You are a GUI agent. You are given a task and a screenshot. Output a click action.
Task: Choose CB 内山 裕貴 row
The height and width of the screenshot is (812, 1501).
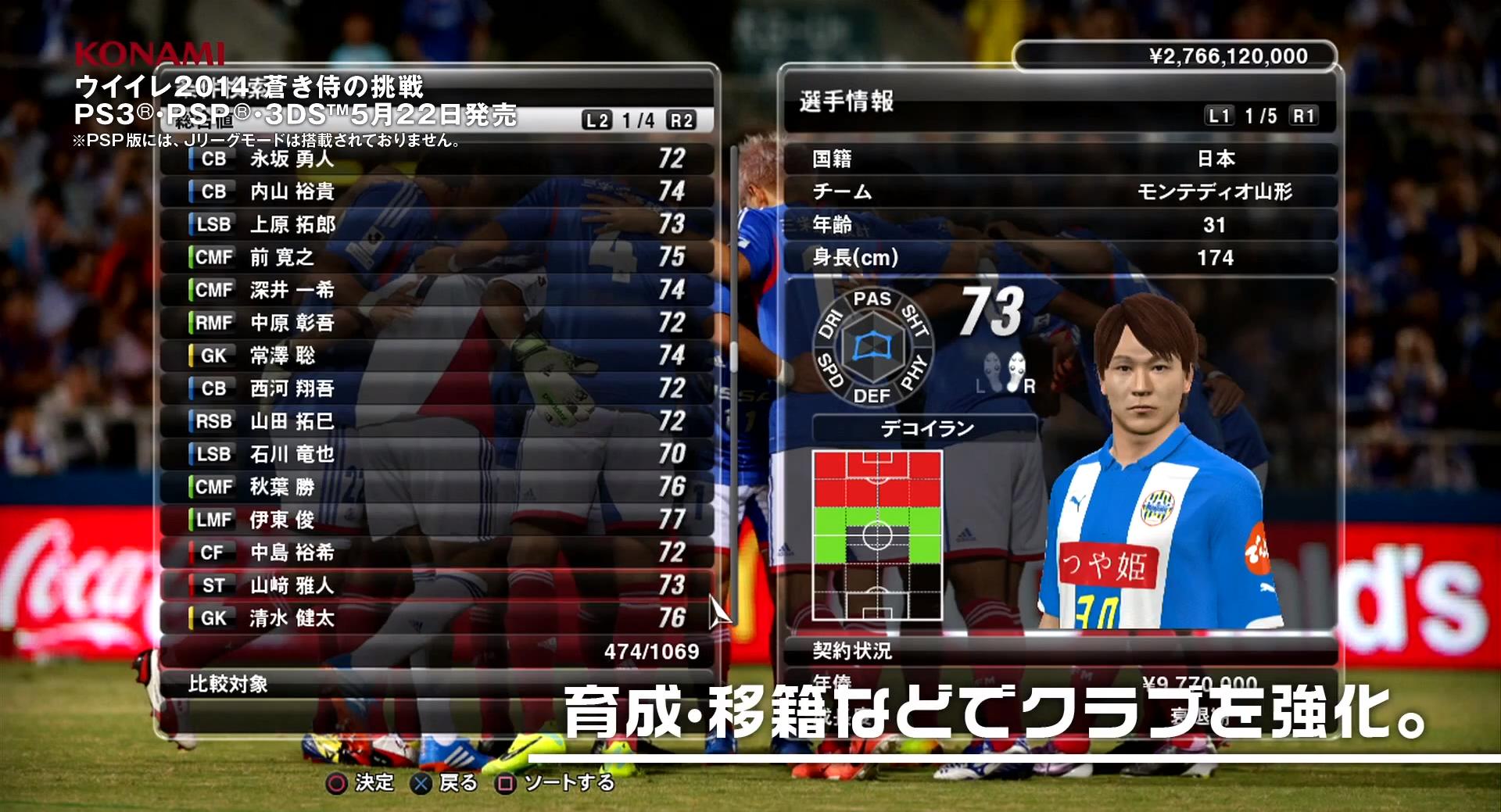[x=438, y=192]
